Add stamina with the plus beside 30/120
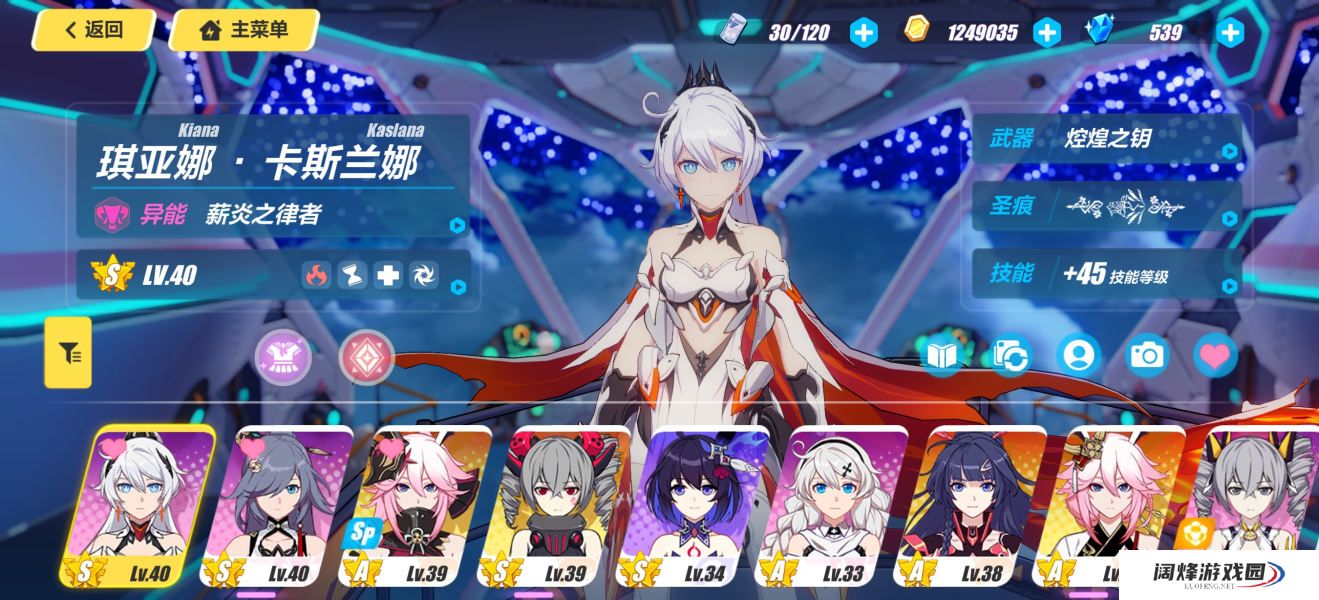 point(863,33)
